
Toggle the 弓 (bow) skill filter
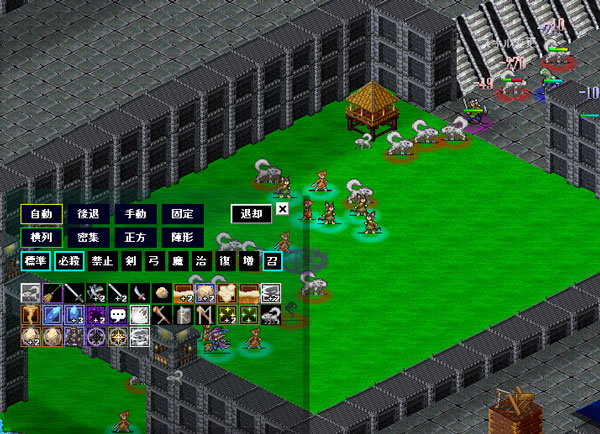(x=154, y=261)
